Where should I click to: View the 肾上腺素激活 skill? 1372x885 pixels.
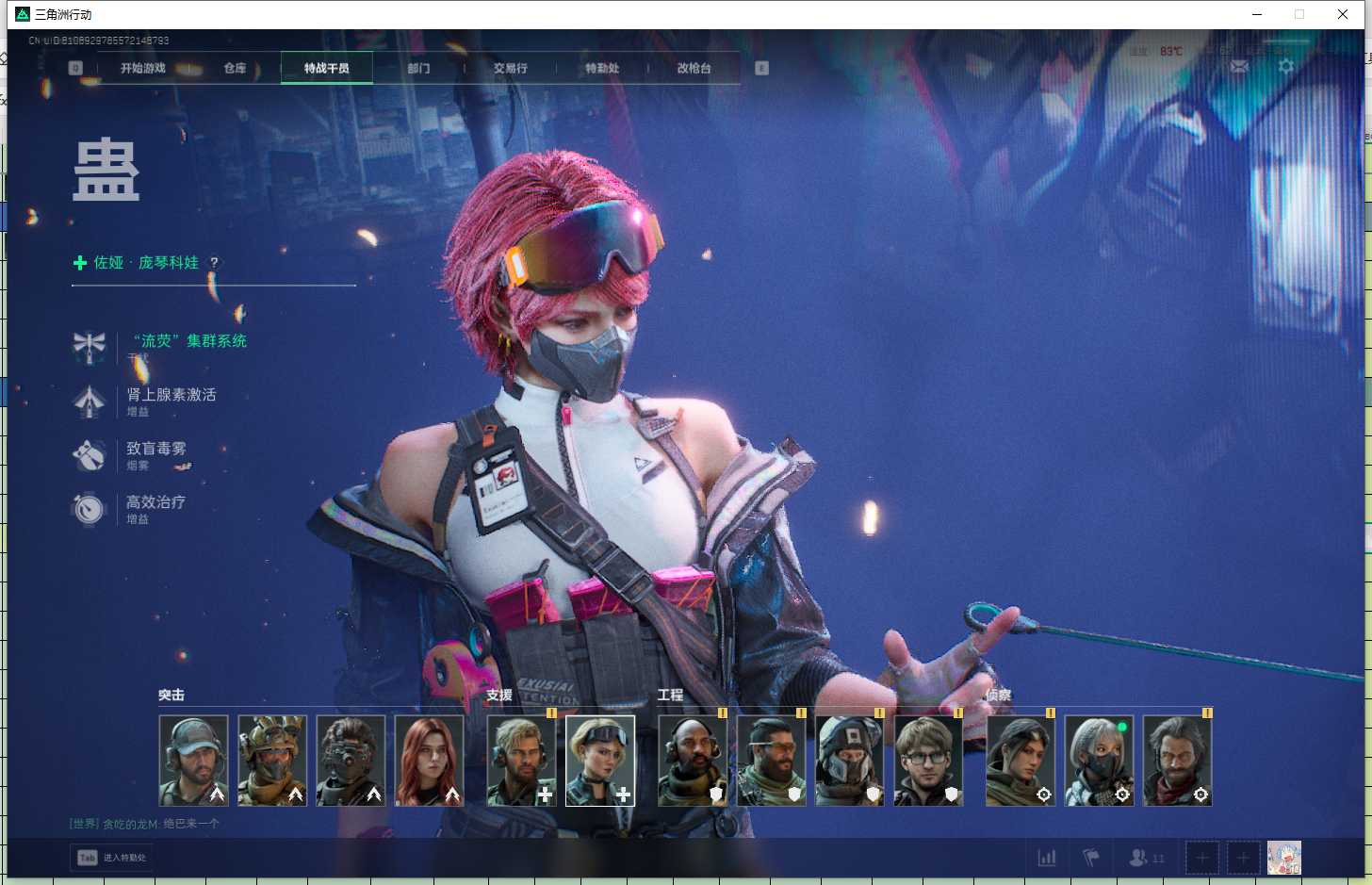(x=171, y=395)
